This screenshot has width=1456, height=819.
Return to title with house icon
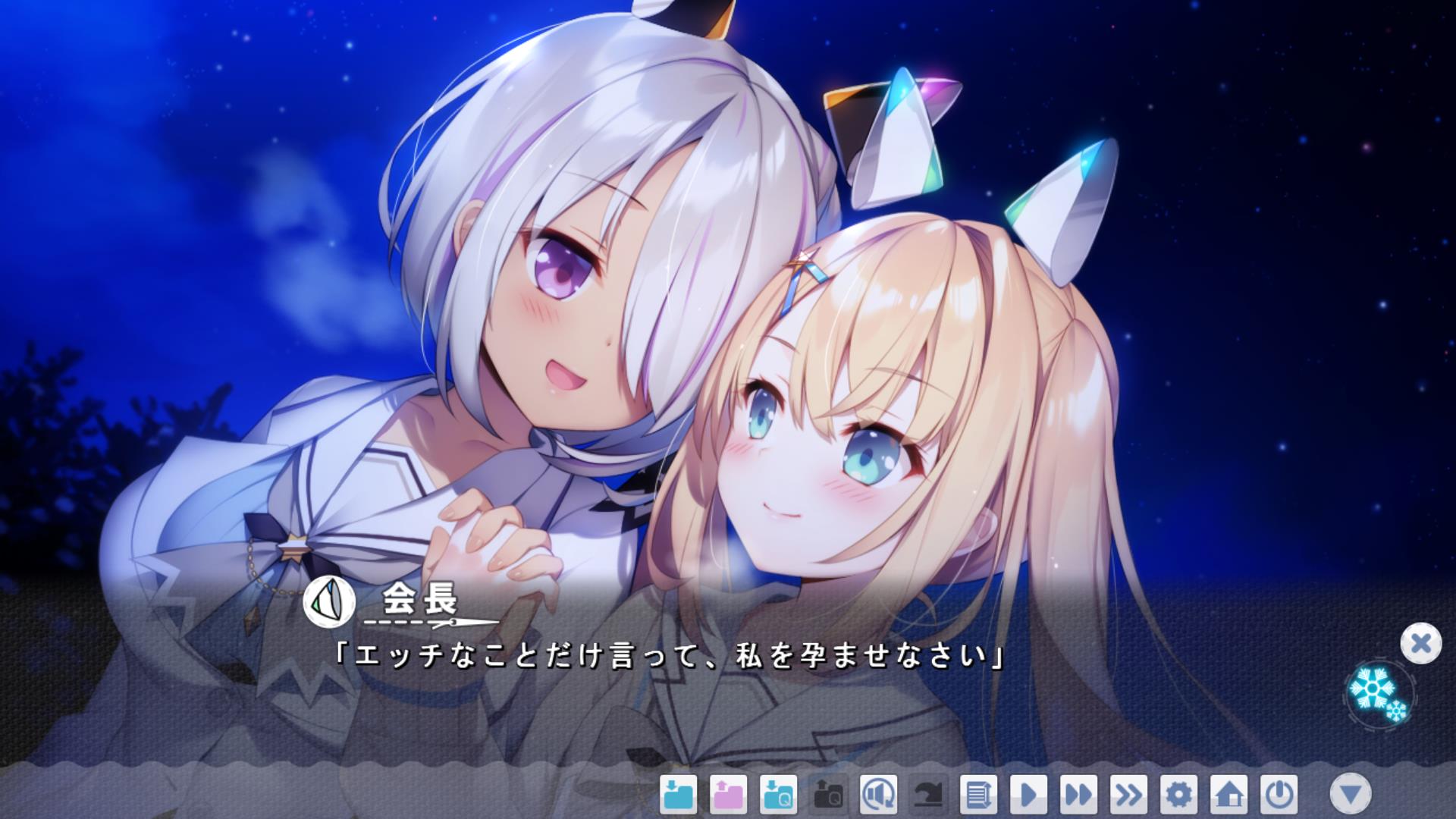(1228, 795)
